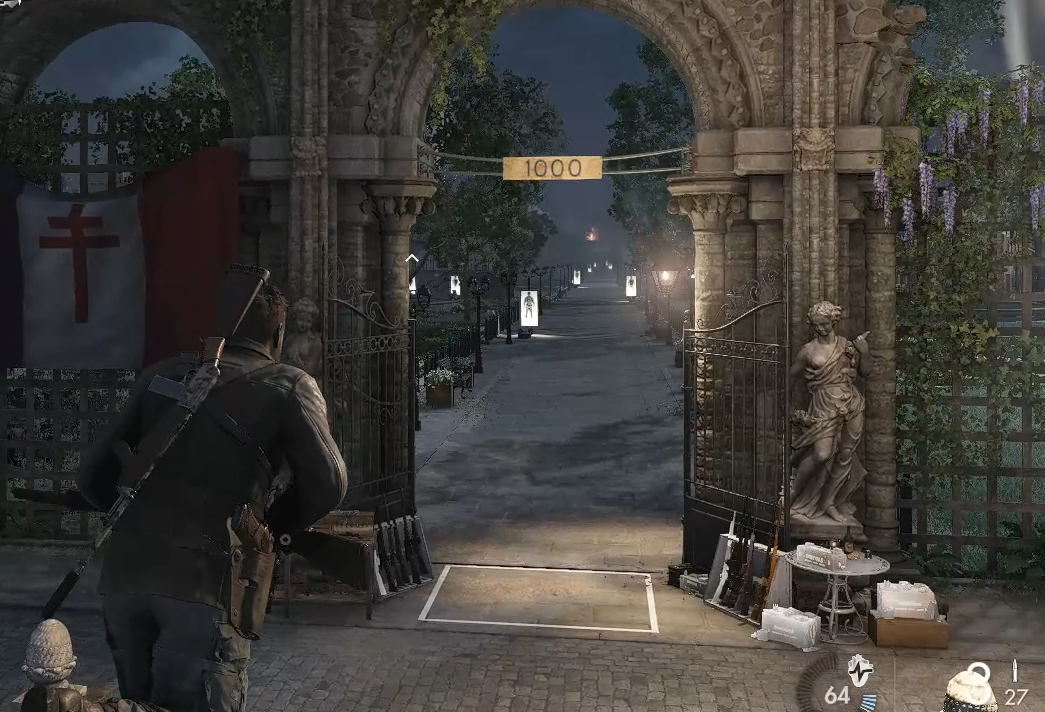Viewport: 1045px width, 712px height.
Task: Click the heart rate icon
Action: [x=859, y=669]
